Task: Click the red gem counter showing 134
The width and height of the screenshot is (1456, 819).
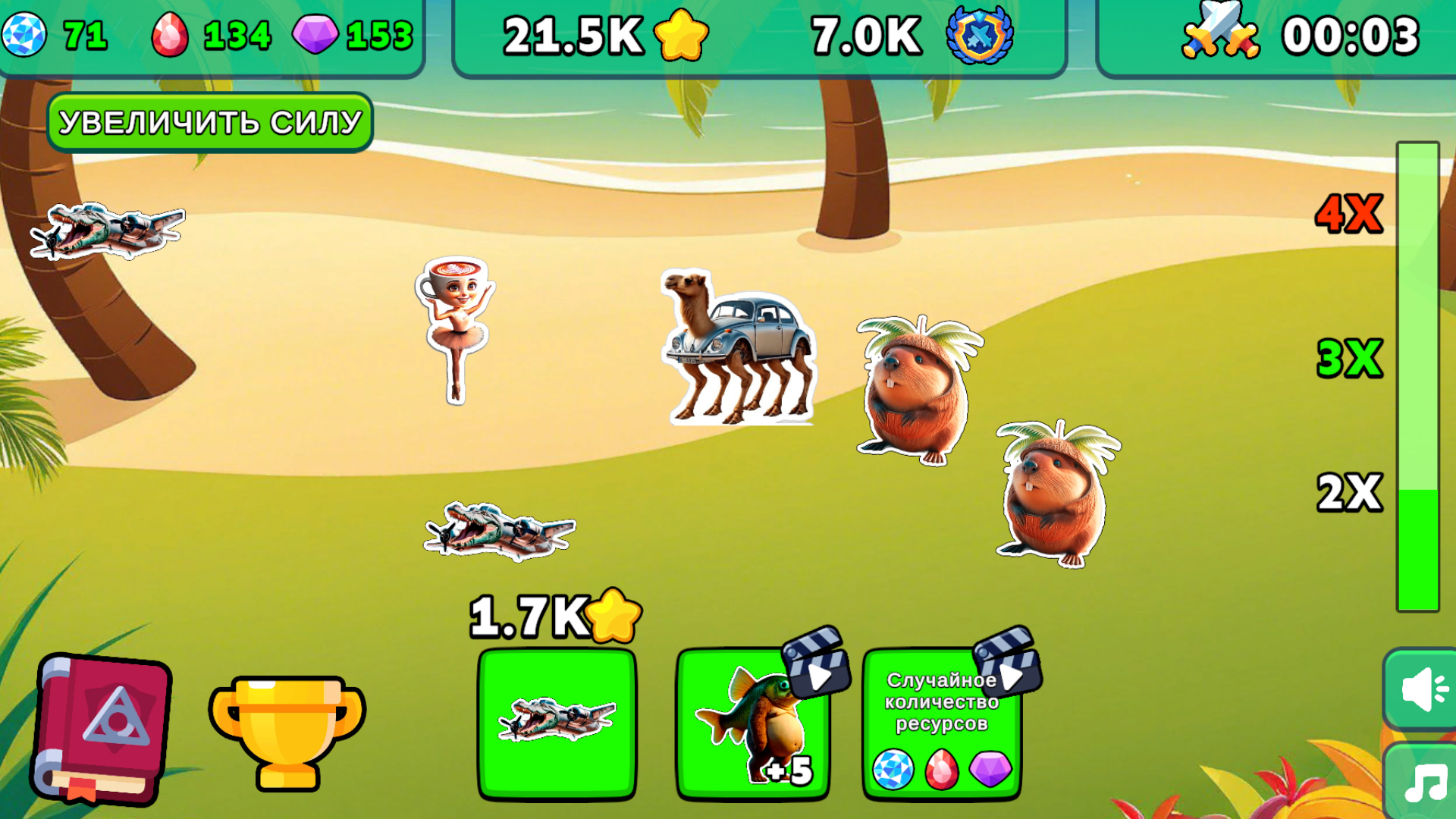Action: tap(212, 33)
